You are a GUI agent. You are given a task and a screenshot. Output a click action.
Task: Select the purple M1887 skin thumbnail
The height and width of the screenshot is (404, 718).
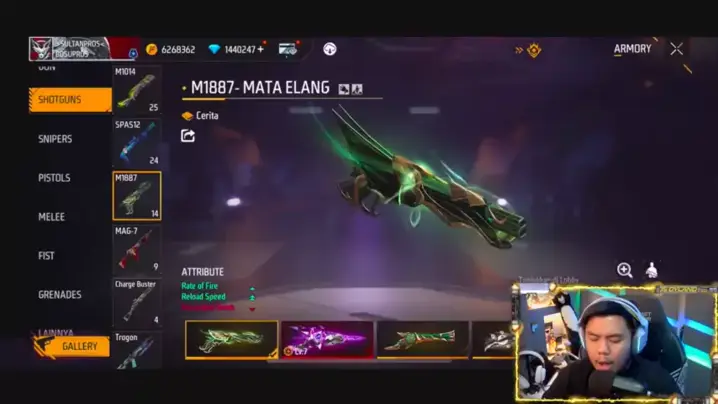point(327,339)
